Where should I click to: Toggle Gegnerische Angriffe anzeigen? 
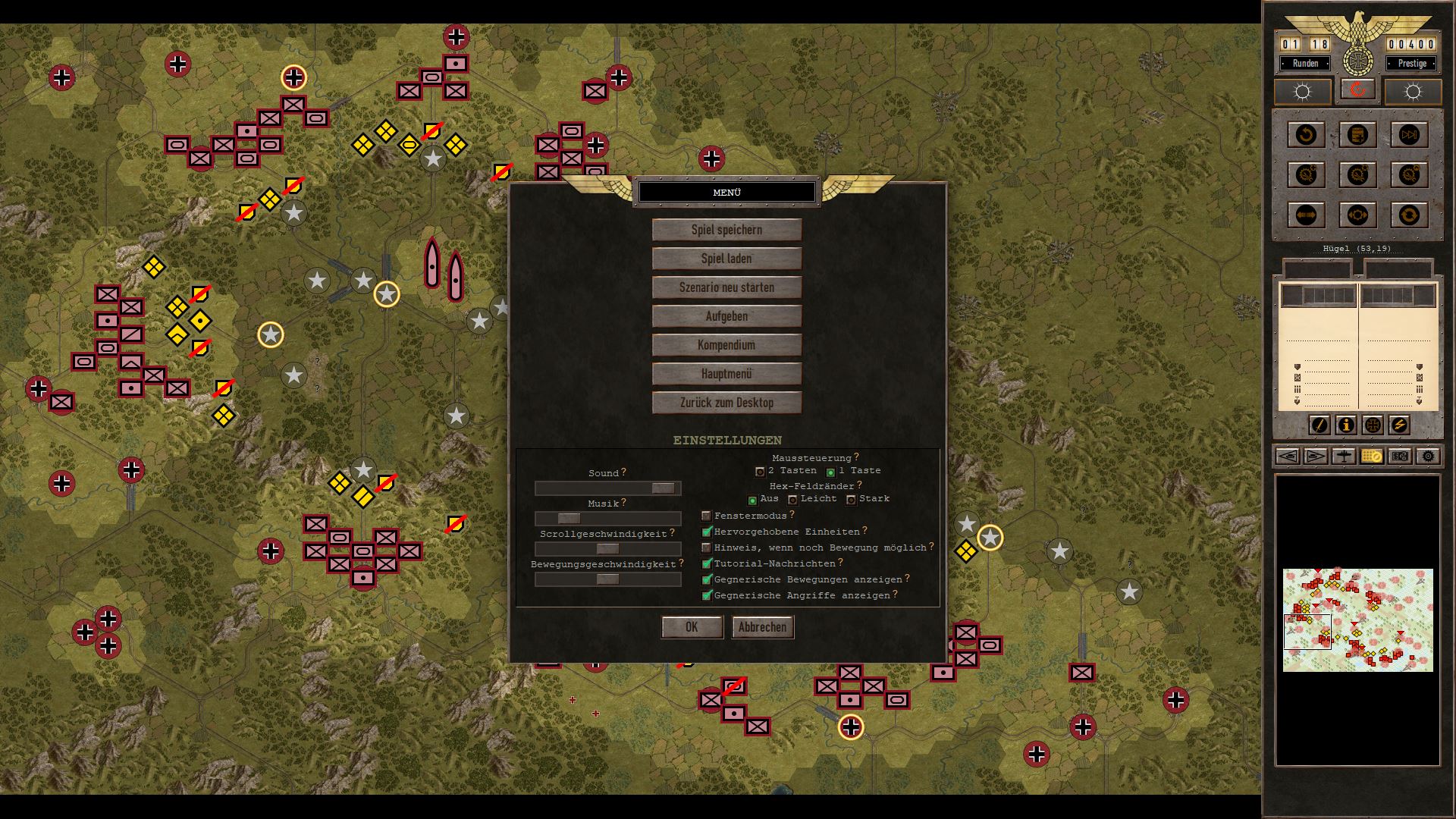[707, 596]
